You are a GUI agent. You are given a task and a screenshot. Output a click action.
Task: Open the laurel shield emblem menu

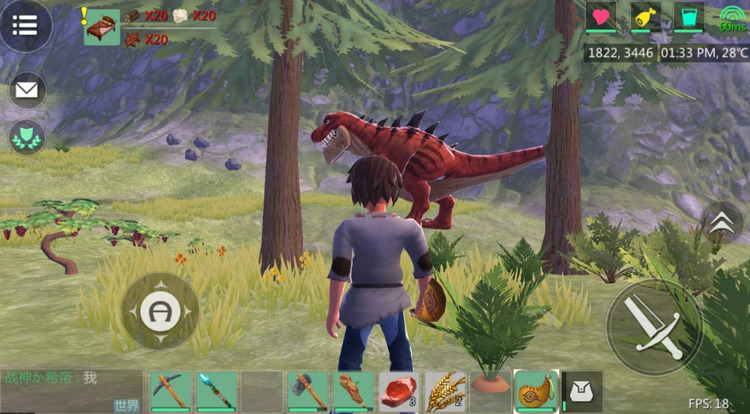click(x=27, y=137)
